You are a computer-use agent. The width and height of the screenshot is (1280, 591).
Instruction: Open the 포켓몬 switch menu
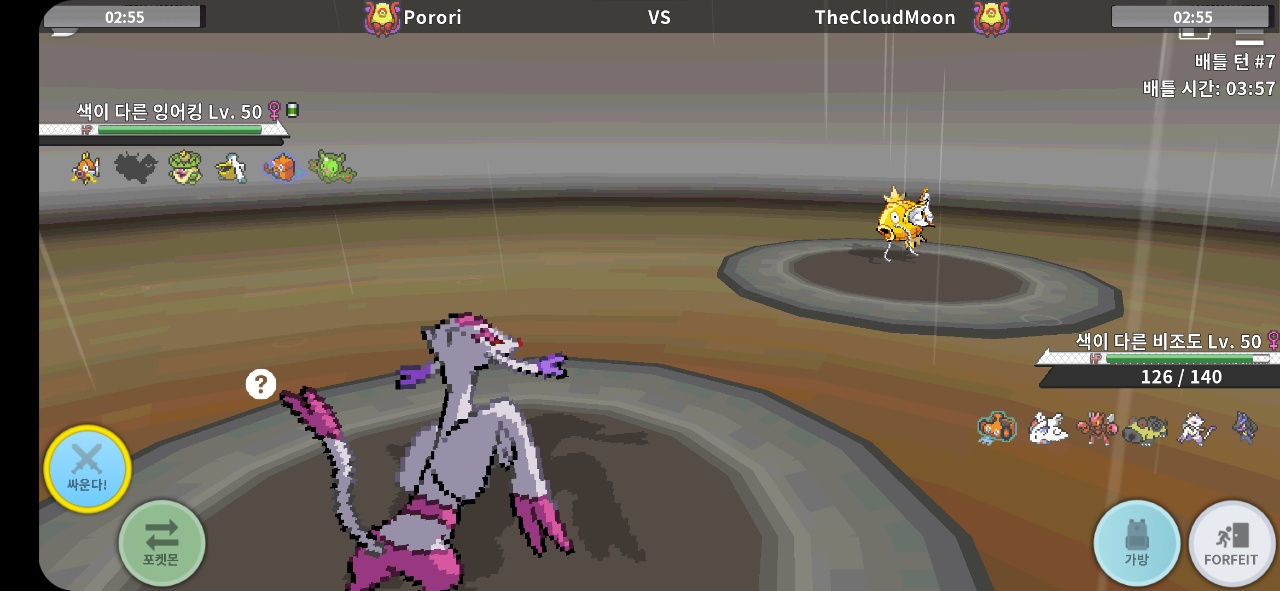pos(162,543)
